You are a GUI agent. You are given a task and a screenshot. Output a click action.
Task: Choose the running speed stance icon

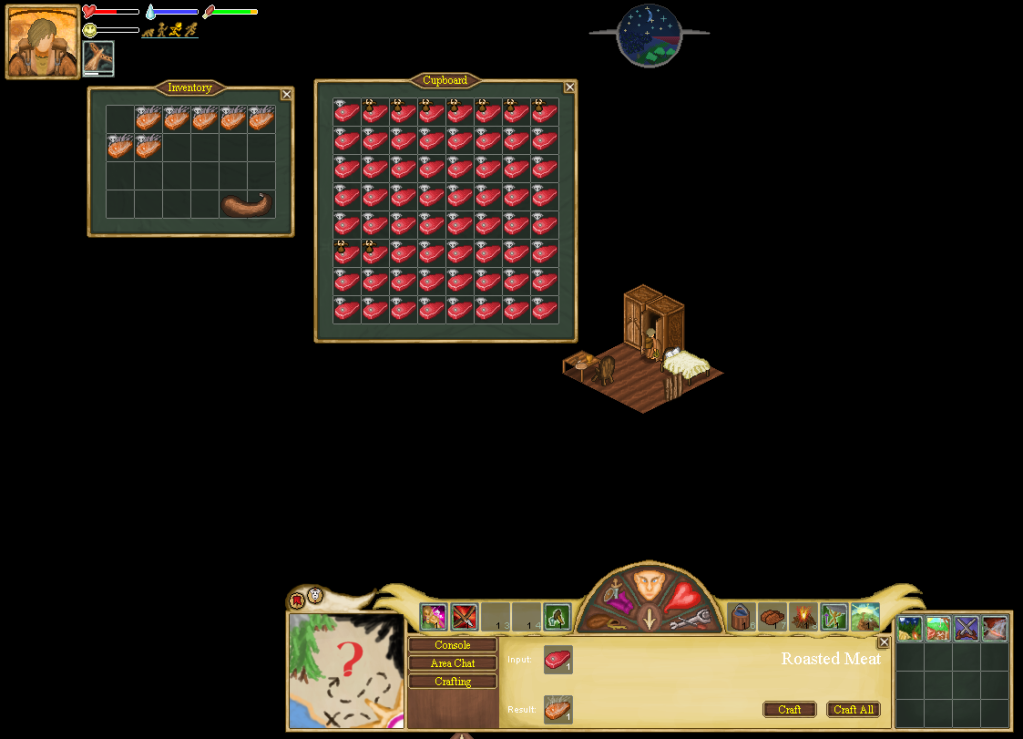click(175, 30)
